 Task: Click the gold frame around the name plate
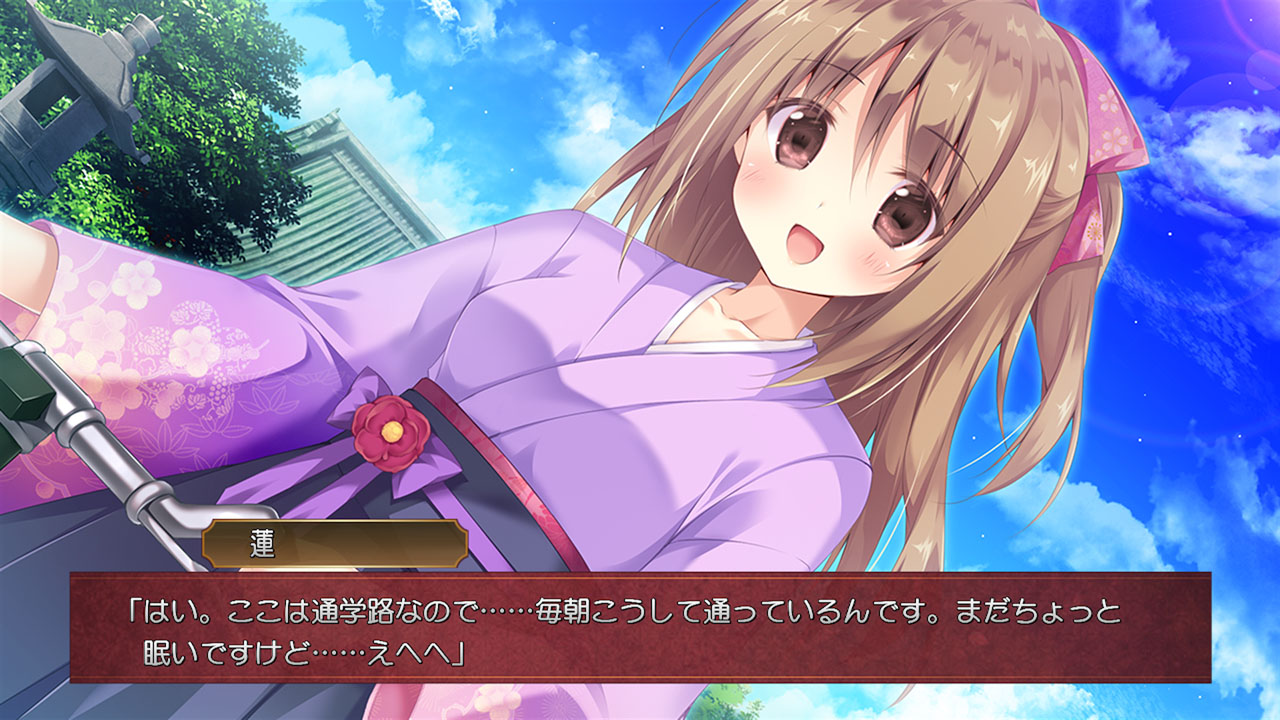click(x=203, y=540)
